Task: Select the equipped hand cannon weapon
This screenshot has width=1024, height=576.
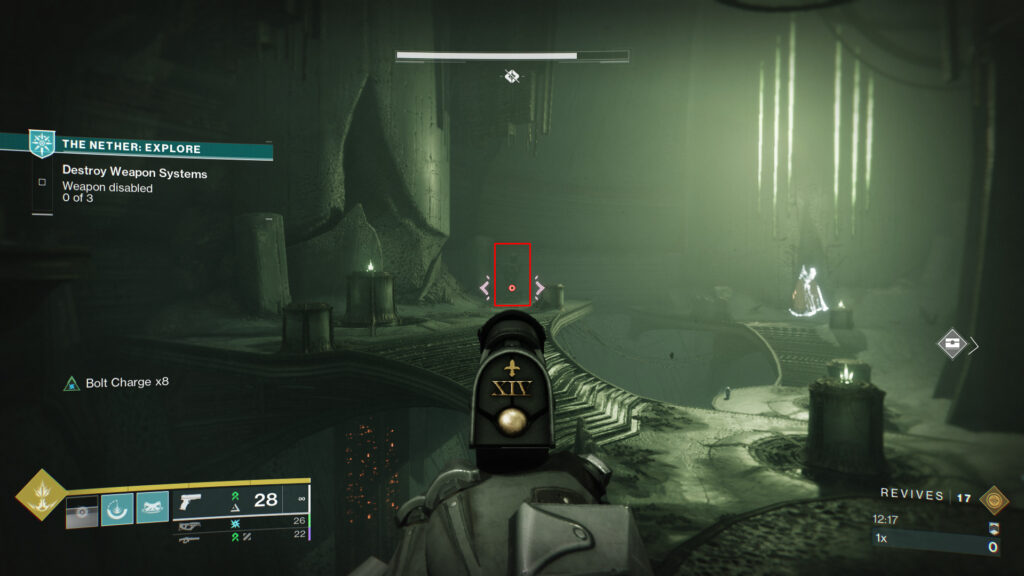Action: (191, 500)
